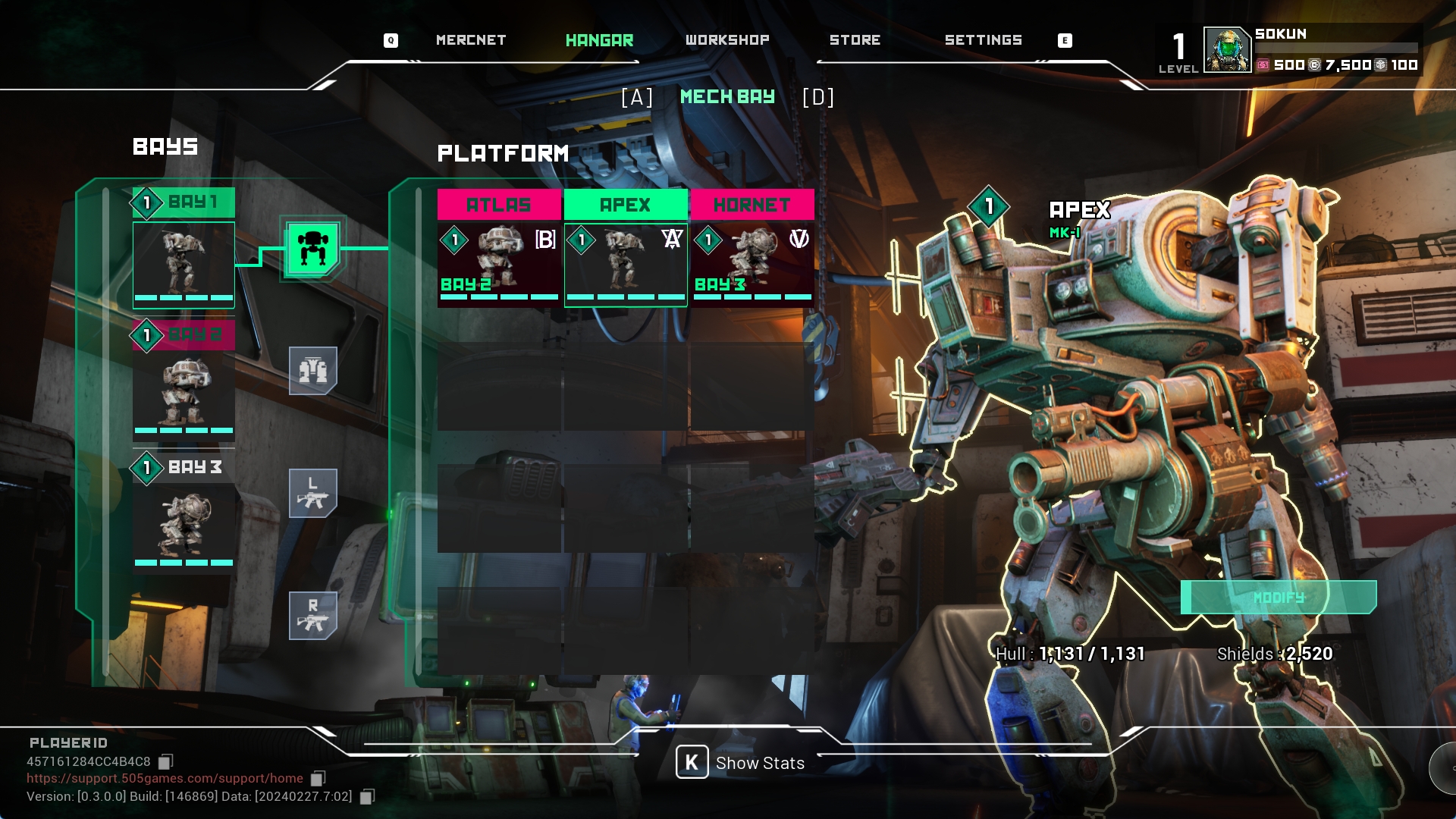Viewport: 1456px width, 819px height.
Task: Click the Sokun player avatar
Action: point(1227,50)
